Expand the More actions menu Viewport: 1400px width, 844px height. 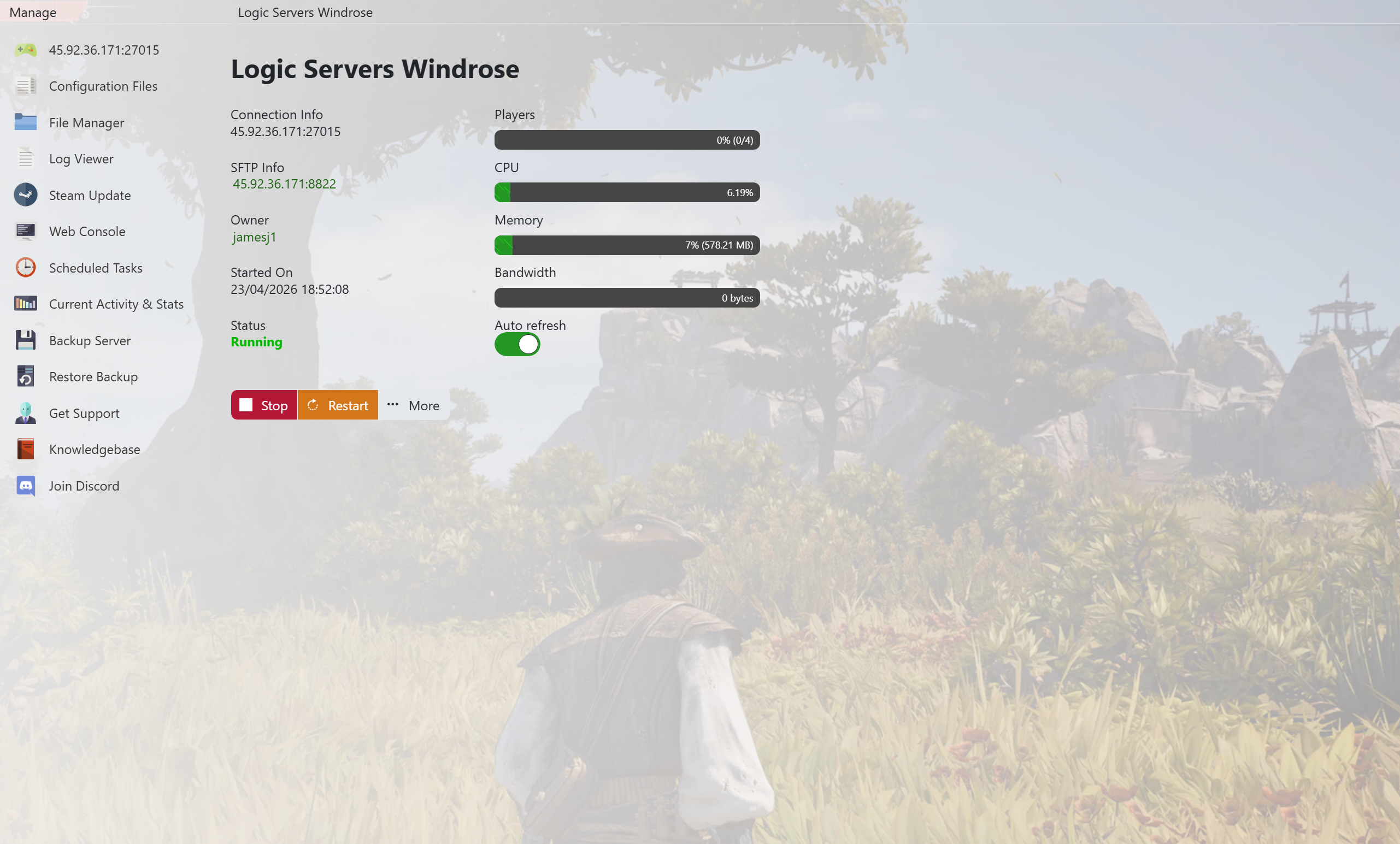(414, 405)
